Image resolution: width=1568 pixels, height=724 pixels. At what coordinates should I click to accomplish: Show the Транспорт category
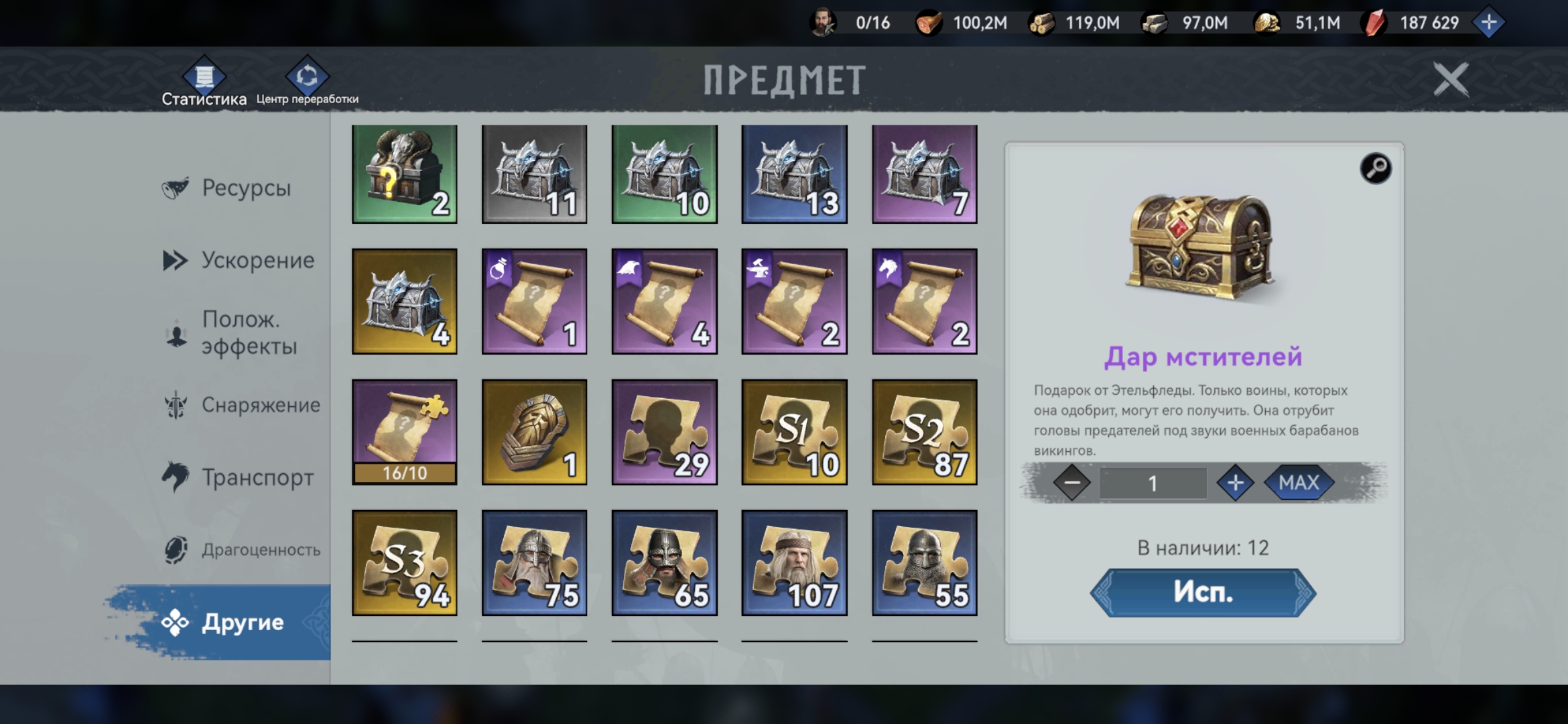coord(257,477)
